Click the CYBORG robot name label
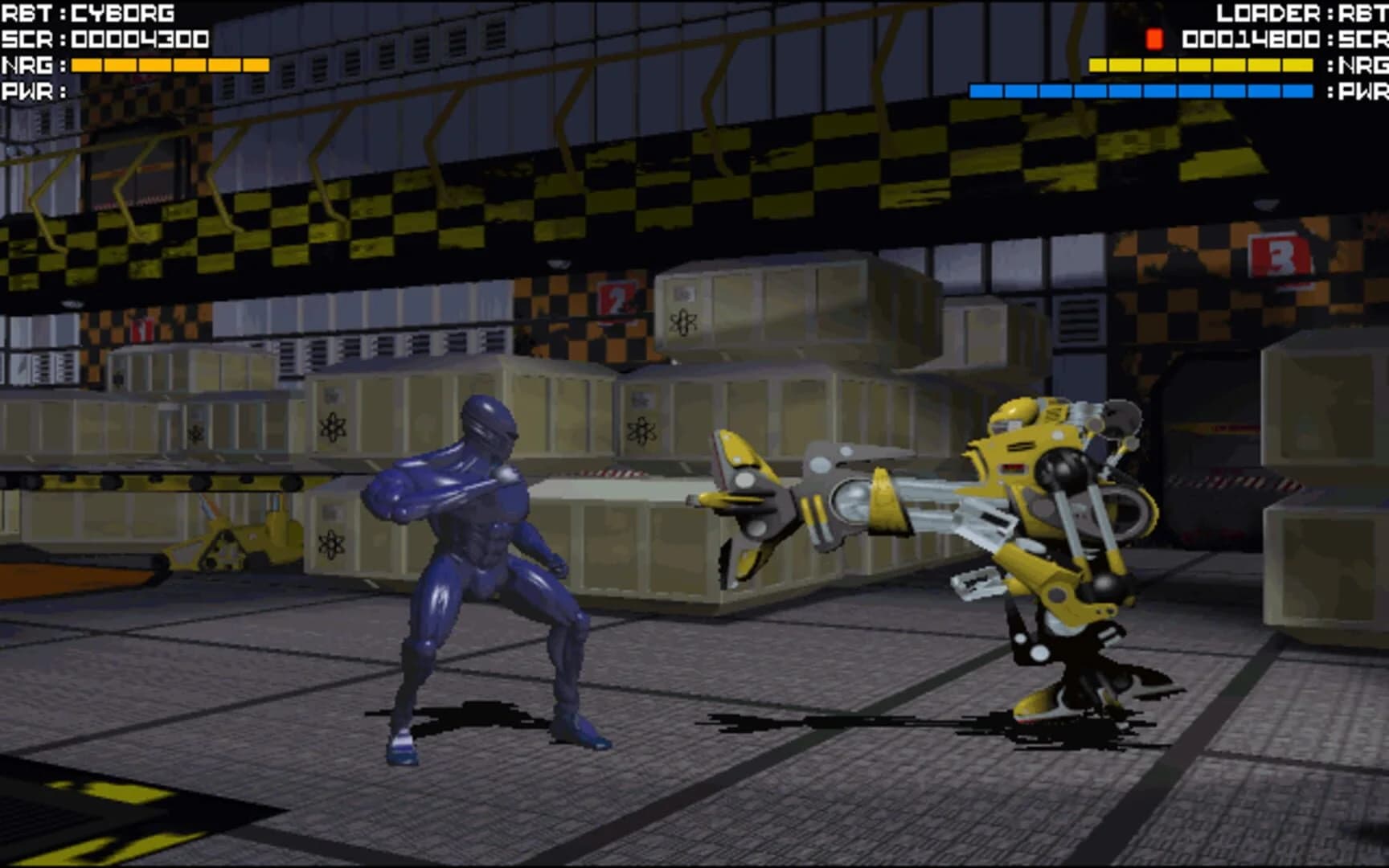 122,12
